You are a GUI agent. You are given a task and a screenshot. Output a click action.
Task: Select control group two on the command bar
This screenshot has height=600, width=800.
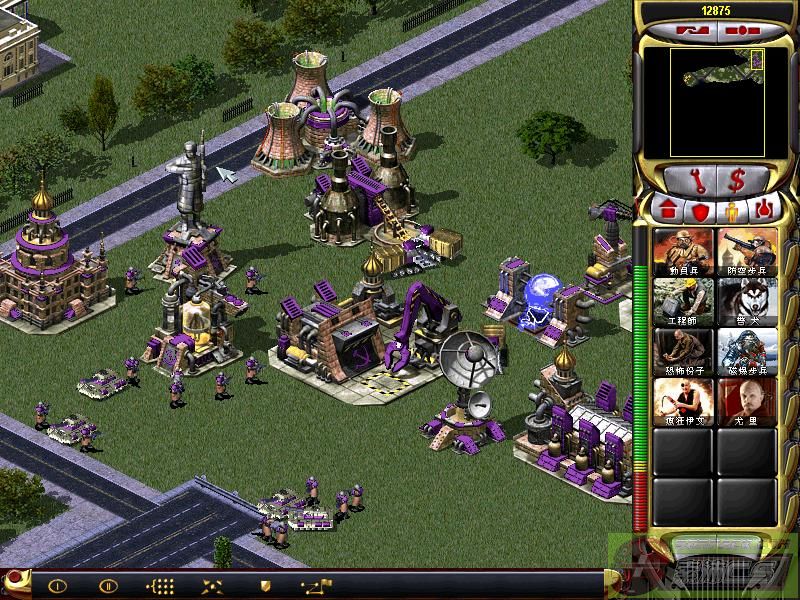[107, 586]
